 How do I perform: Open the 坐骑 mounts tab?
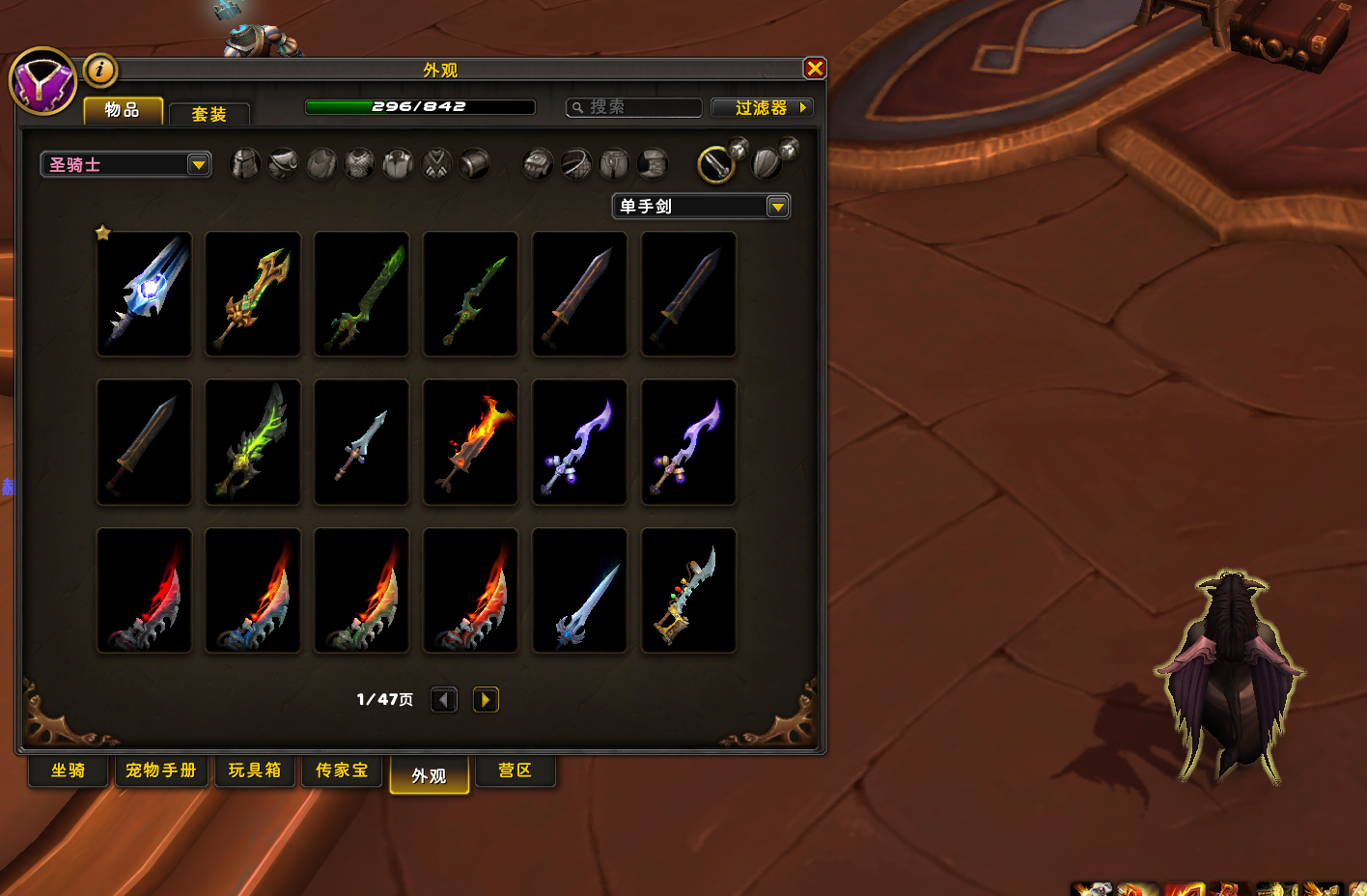(x=69, y=770)
